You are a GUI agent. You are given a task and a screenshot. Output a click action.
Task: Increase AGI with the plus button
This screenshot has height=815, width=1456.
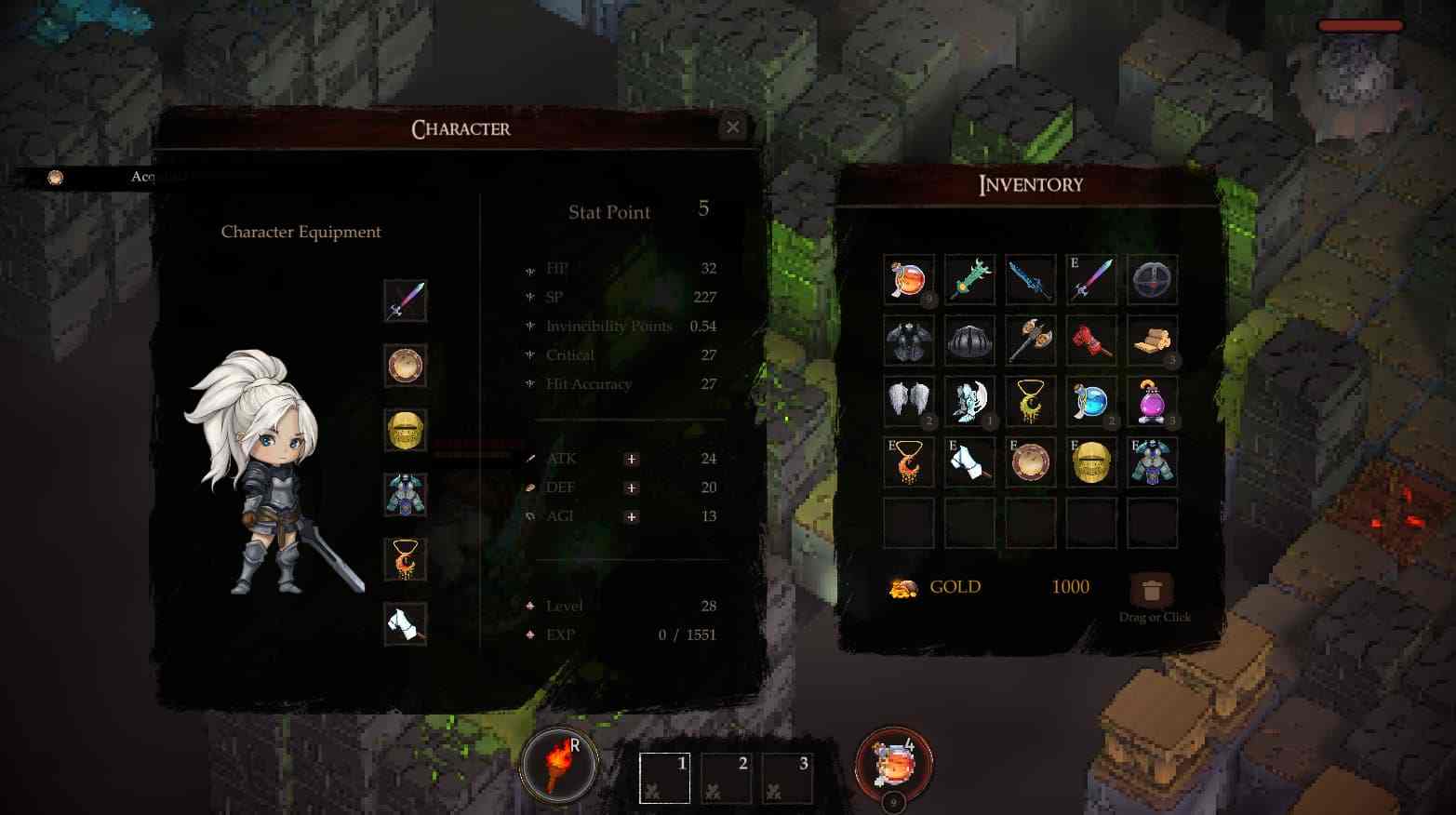[x=632, y=517]
